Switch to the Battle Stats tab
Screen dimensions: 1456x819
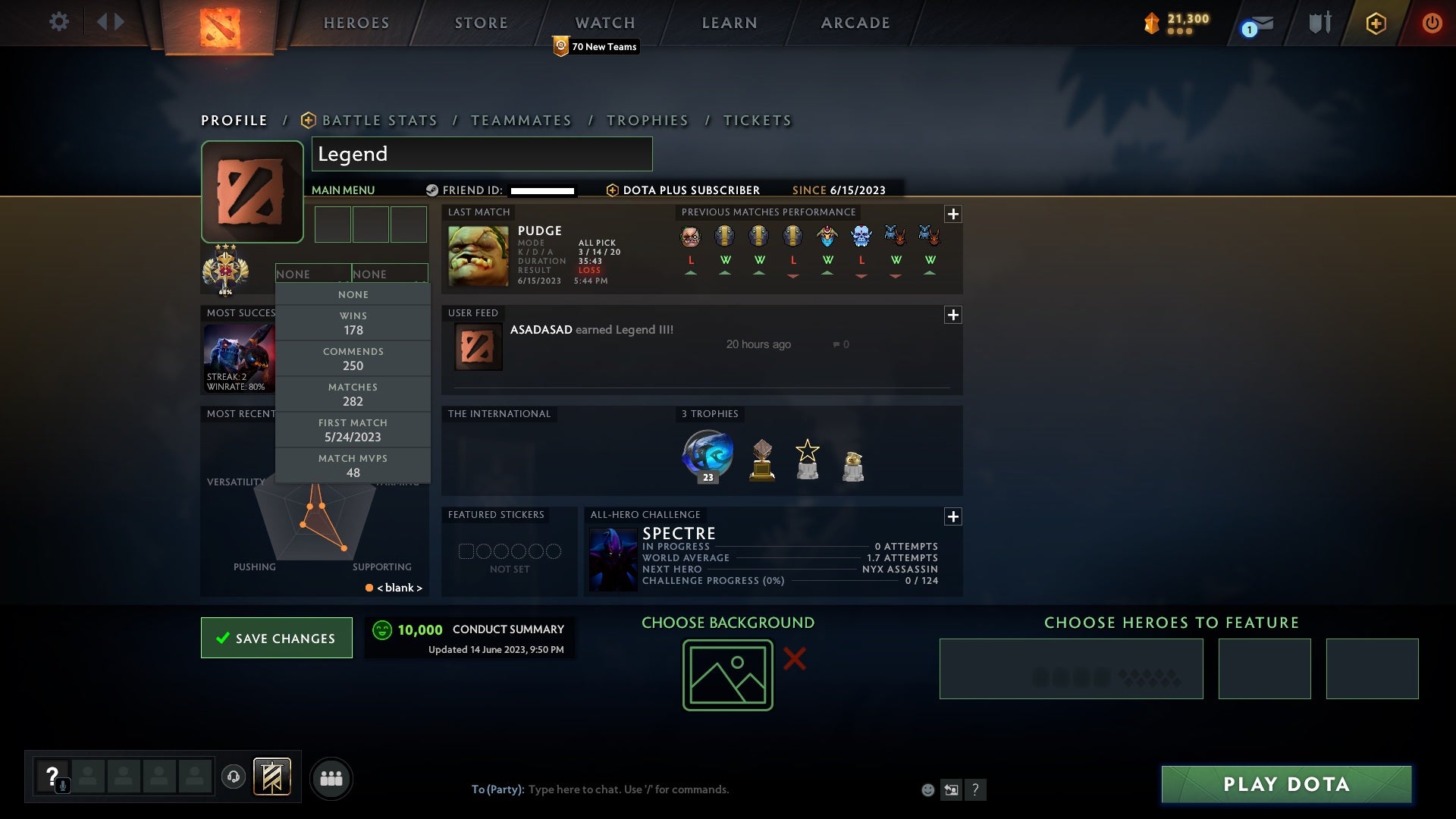click(379, 120)
